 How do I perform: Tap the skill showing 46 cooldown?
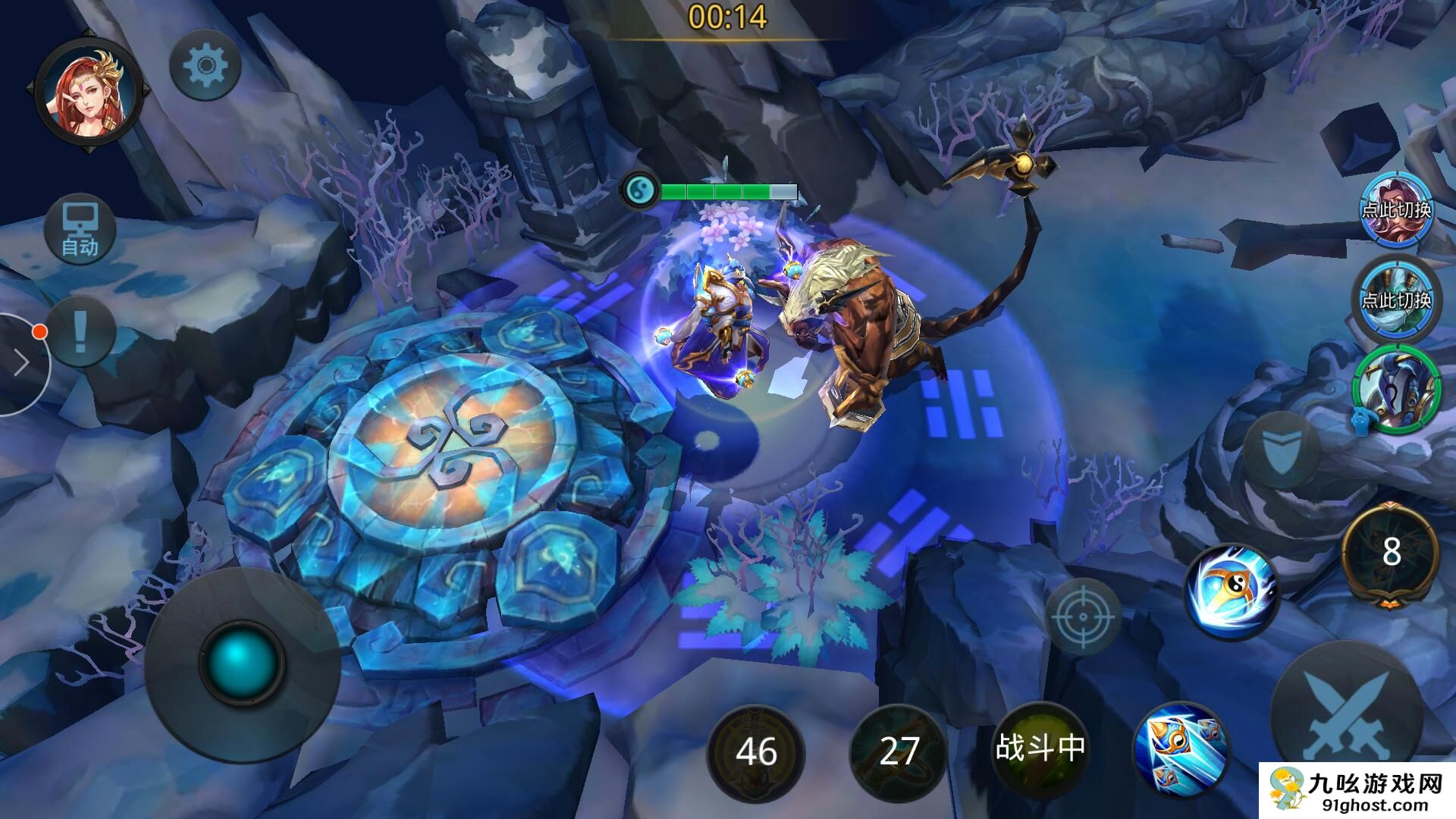(x=755, y=751)
